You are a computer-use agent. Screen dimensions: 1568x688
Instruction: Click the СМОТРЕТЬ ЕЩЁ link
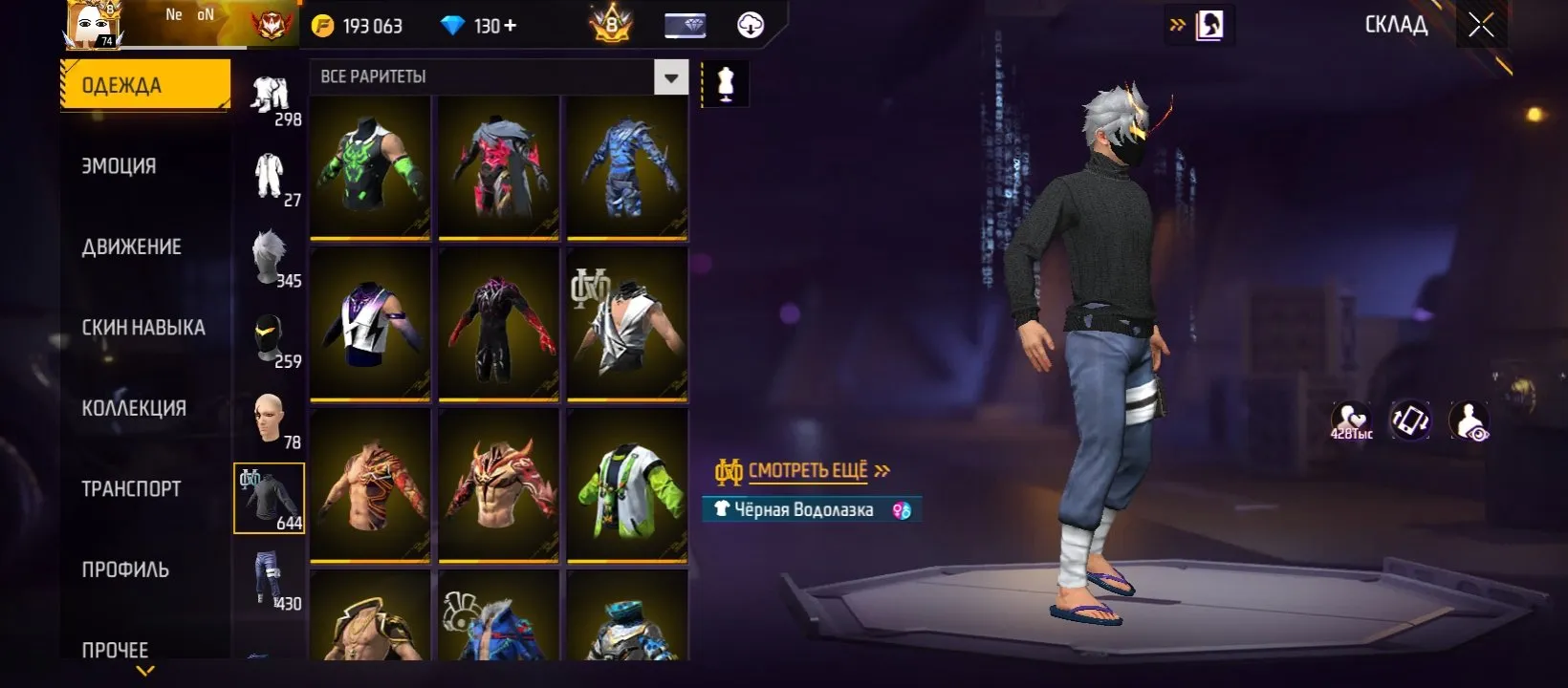[x=808, y=469]
